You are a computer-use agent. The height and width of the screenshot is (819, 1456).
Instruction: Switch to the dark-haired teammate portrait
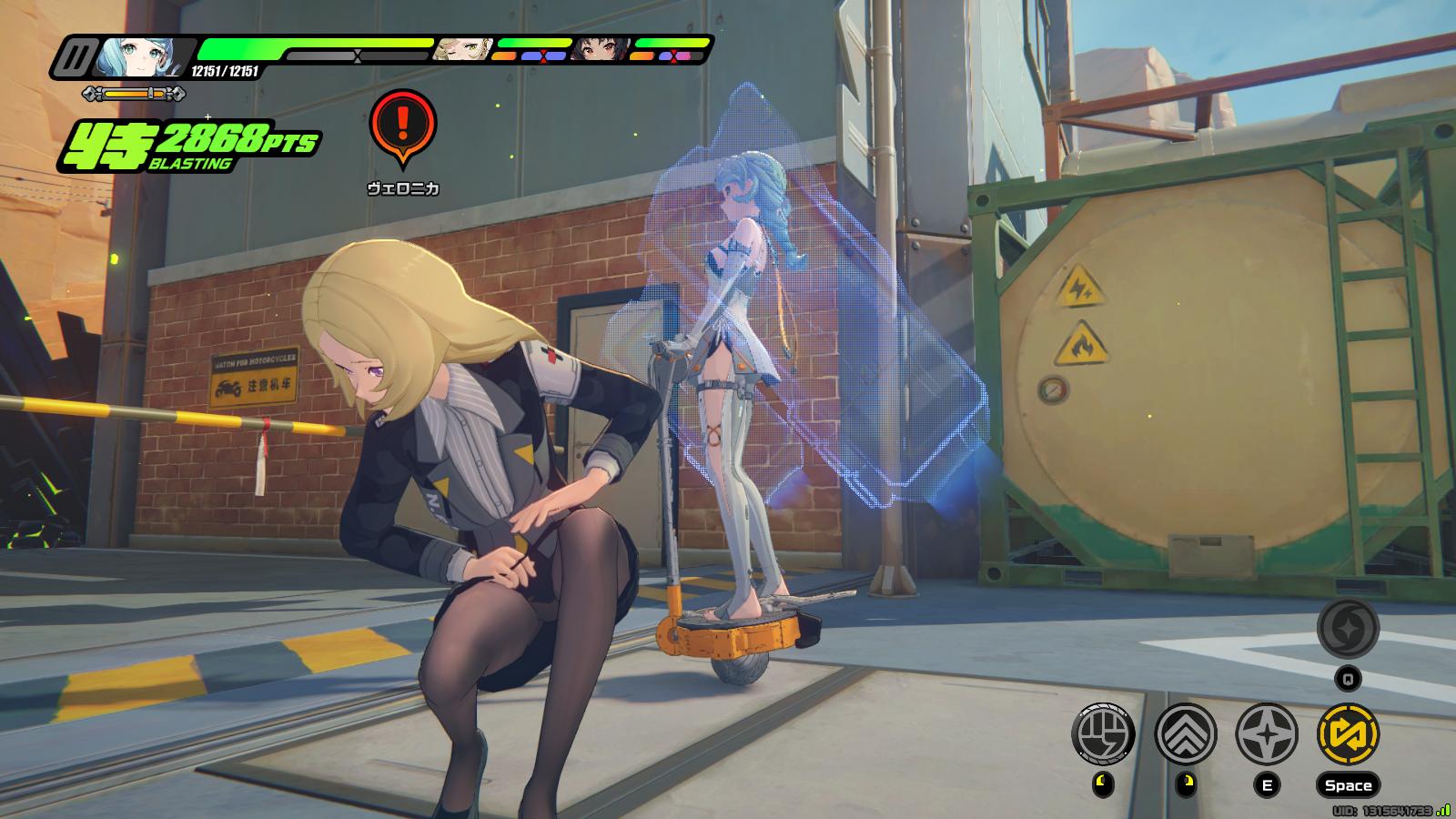[x=601, y=51]
